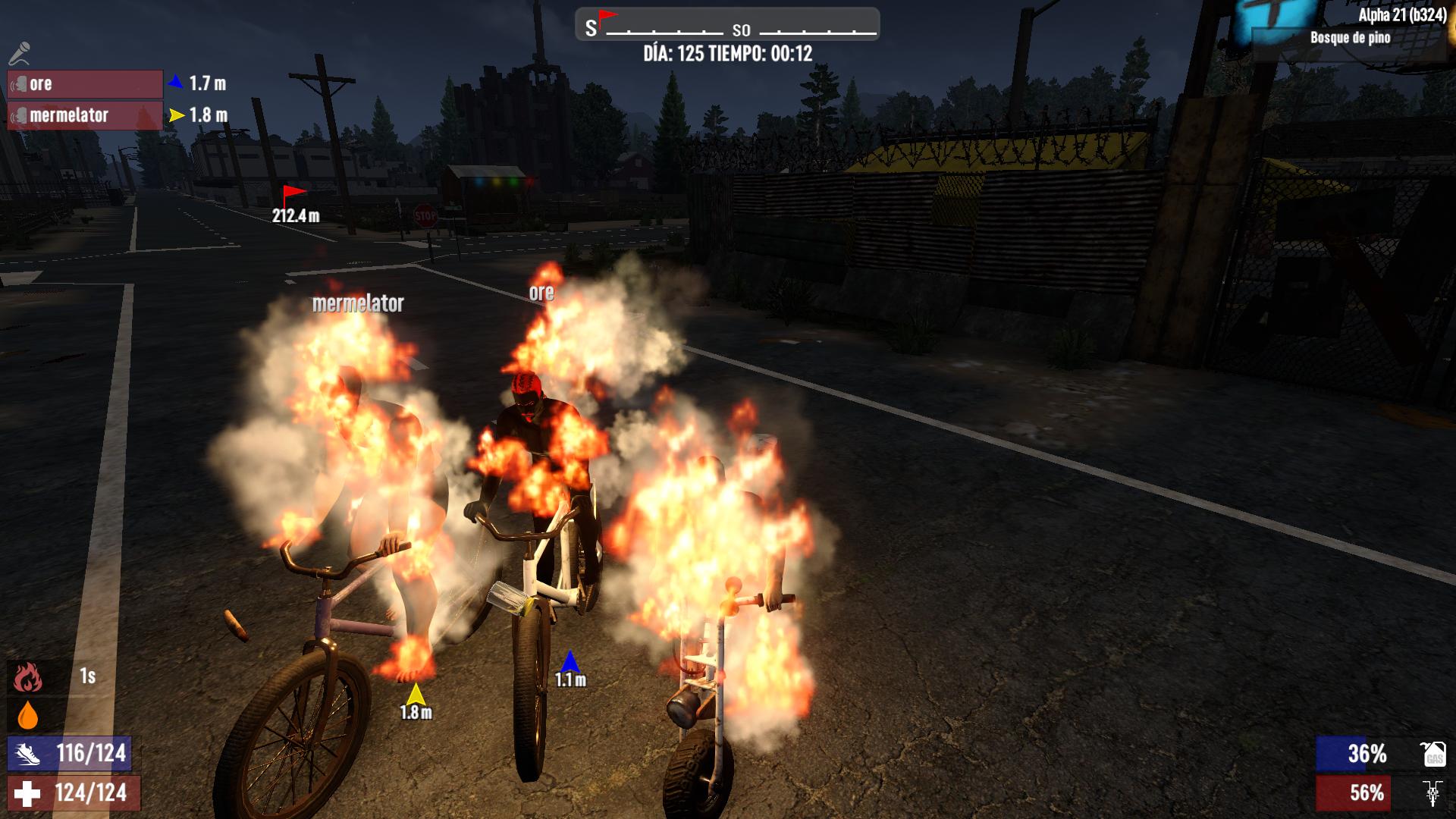Click the microphone voice chat icon
The width and height of the screenshot is (1456, 819).
[x=20, y=53]
